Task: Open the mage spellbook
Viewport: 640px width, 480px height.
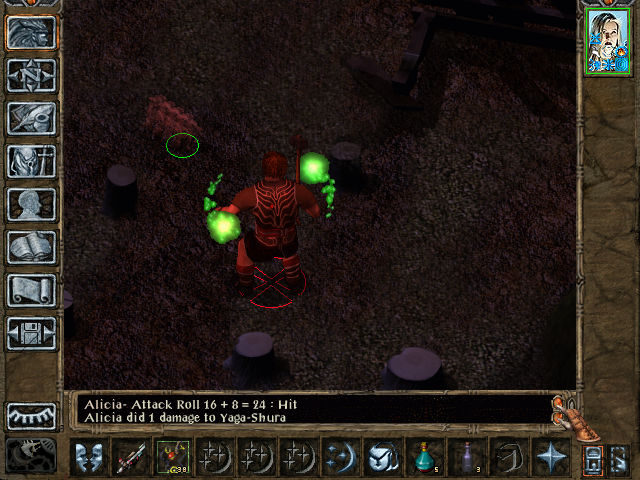Action: click(x=31, y=247)
